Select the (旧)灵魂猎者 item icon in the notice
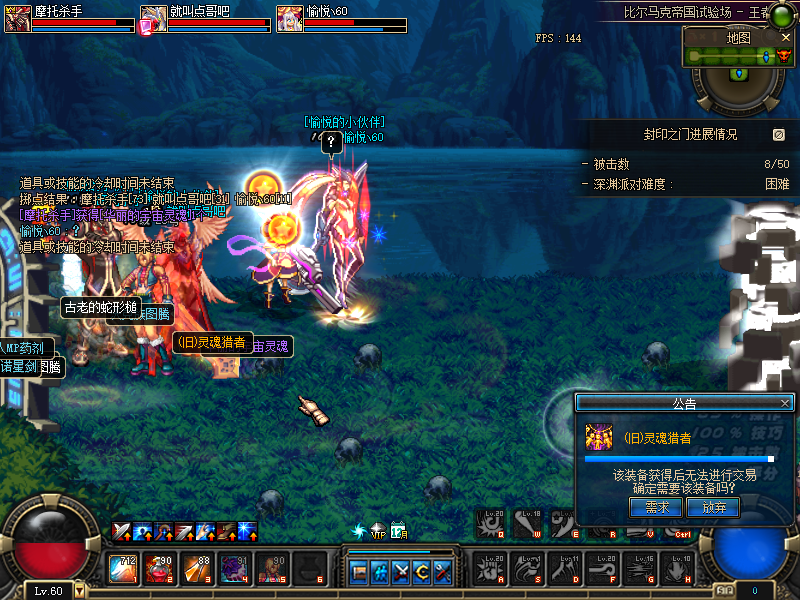Viewport: 800px width, 600px height. pyautogui.click(x=600, y=438)
